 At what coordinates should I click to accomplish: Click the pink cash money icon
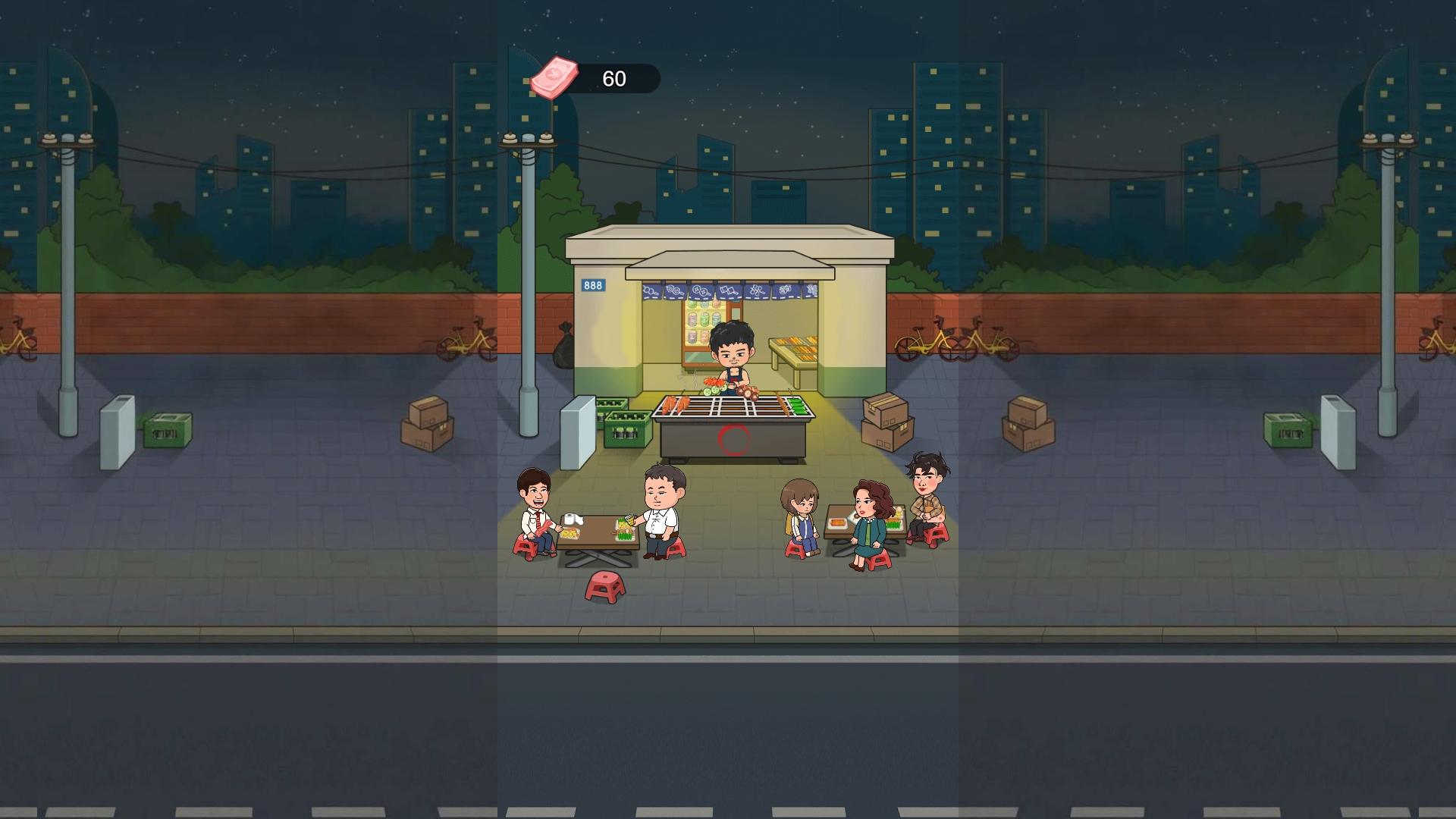point(556,78)
